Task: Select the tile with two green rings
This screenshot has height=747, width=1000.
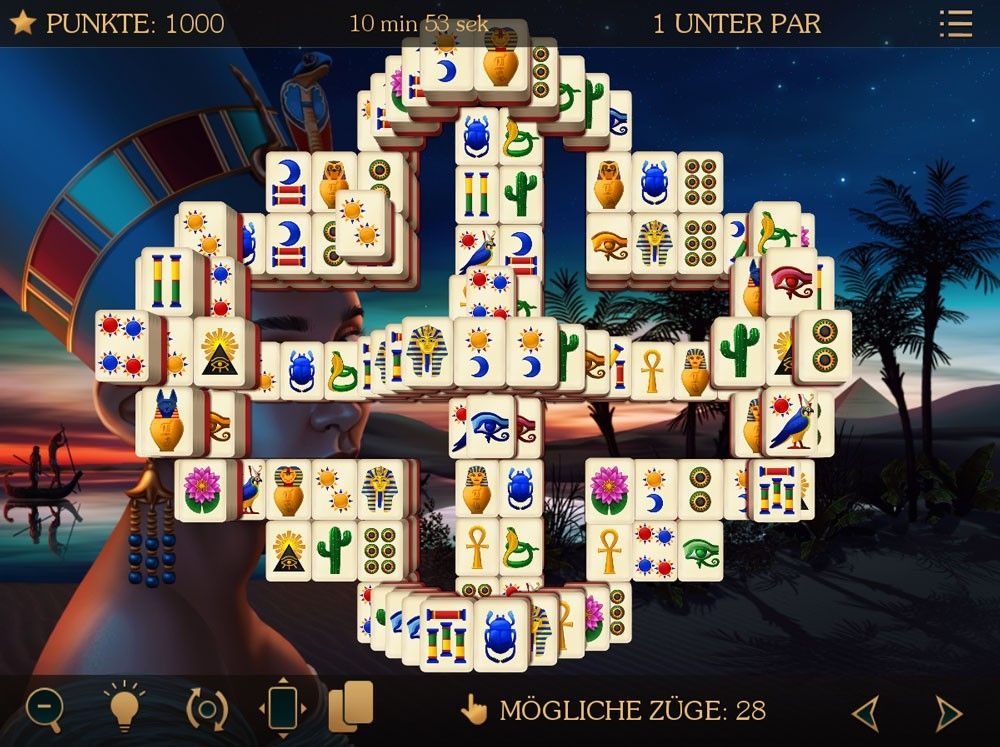Action: click(x=826, y=345)
